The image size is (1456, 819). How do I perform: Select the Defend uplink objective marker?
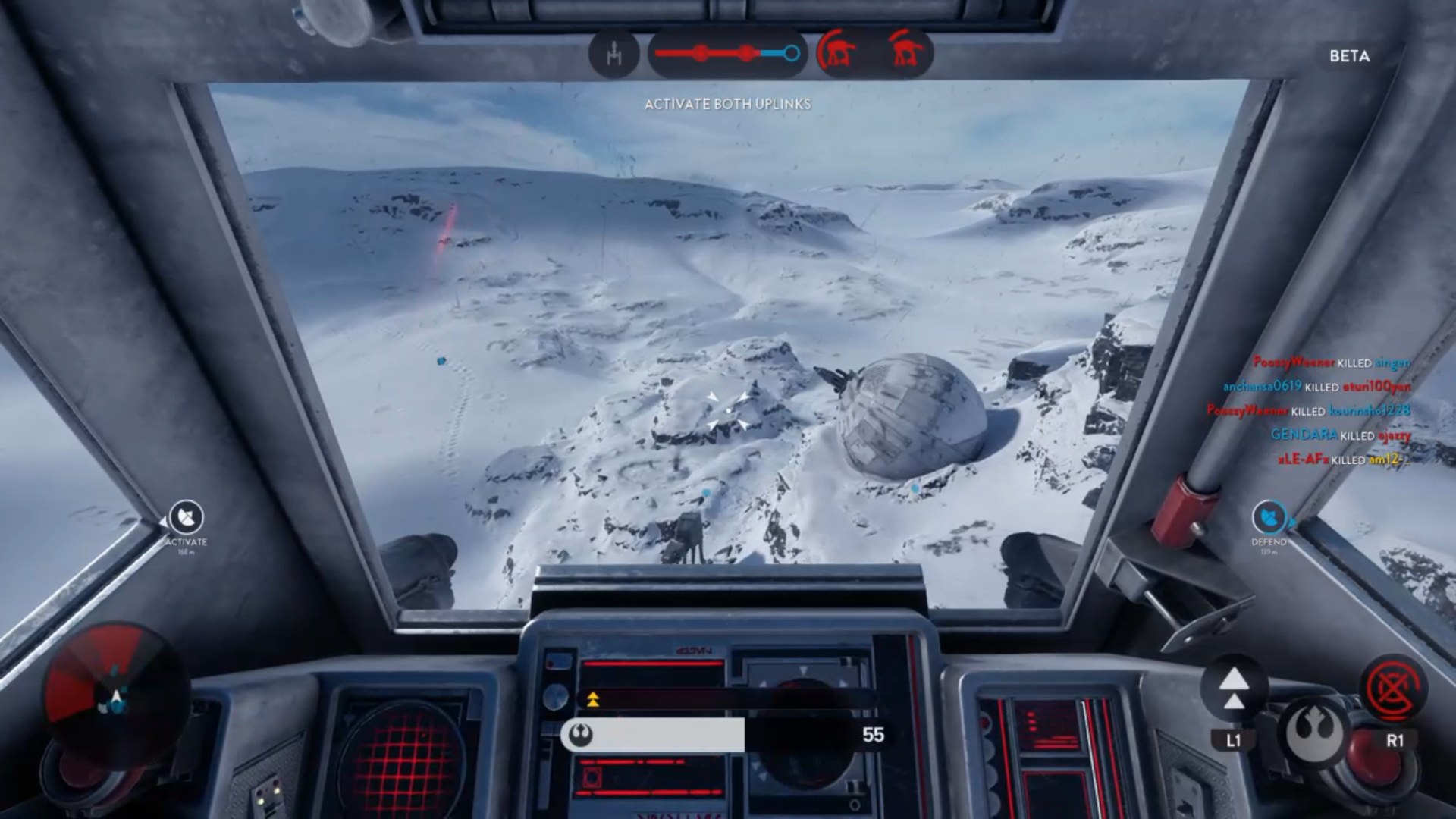point(1269,519)
